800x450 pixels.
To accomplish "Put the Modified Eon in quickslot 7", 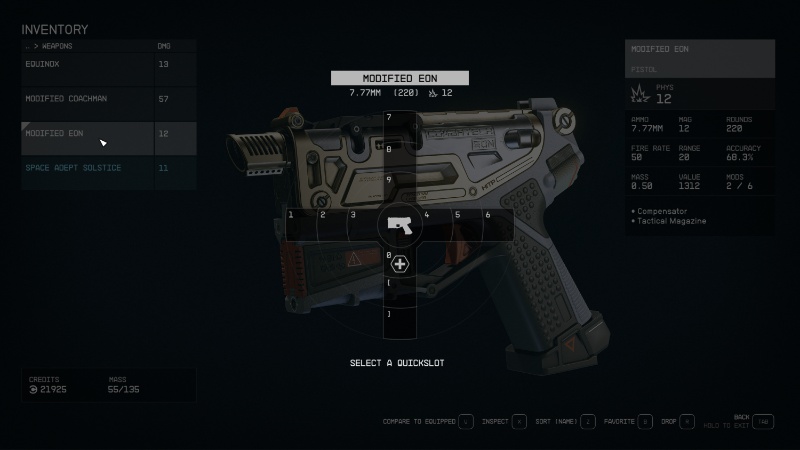I will [399, 126].
